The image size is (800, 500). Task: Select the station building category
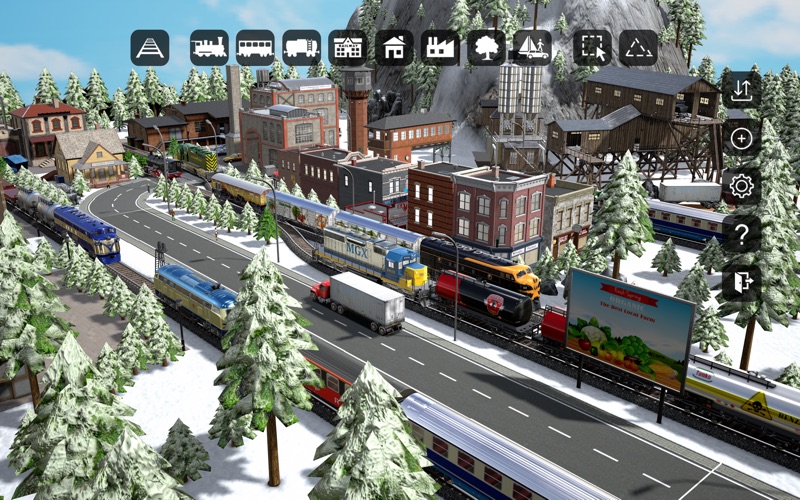347,47
